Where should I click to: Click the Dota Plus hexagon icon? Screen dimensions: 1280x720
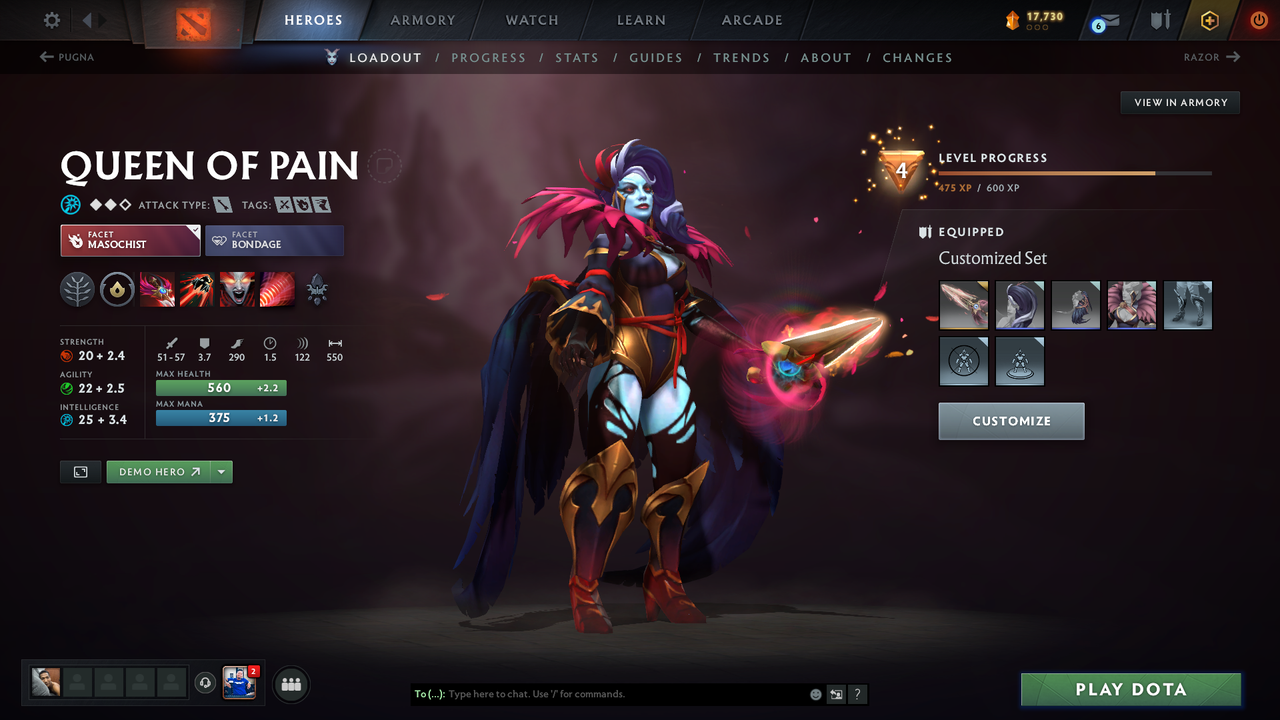pos(1209,19)
